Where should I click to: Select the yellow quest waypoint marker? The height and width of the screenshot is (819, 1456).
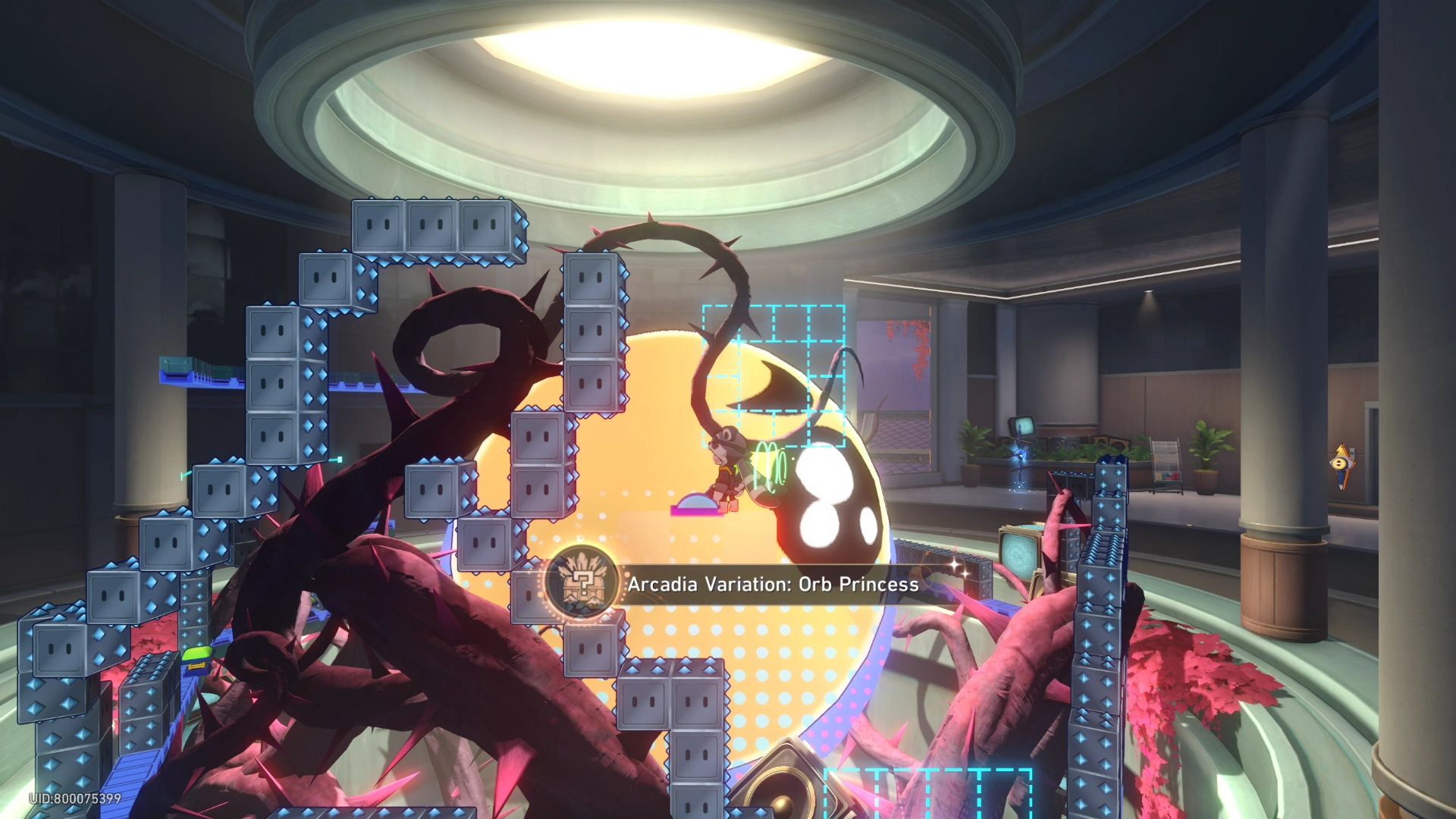click(1341, 464)
